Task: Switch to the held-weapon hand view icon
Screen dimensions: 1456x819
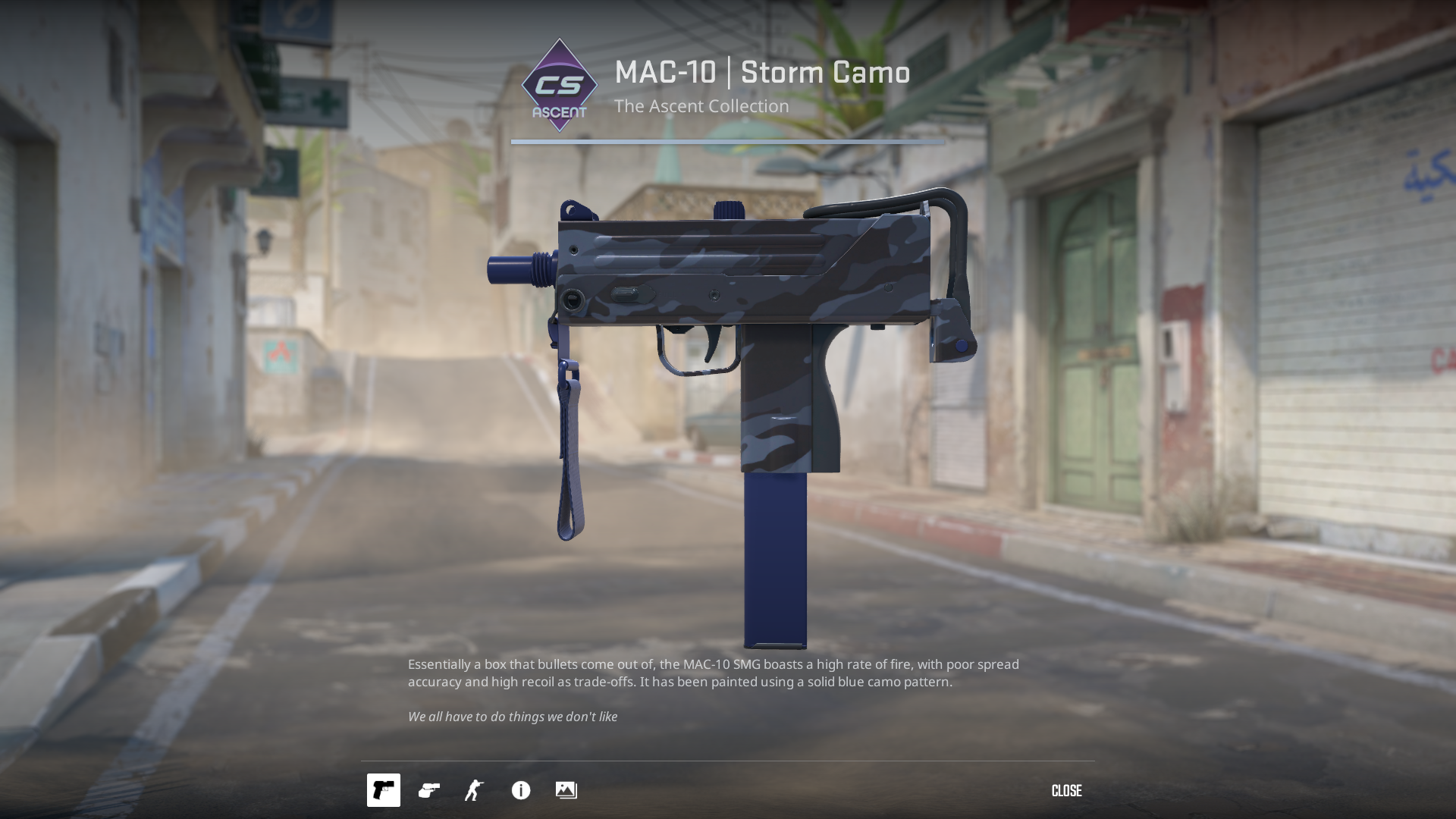Action: (x=429, y=790)
